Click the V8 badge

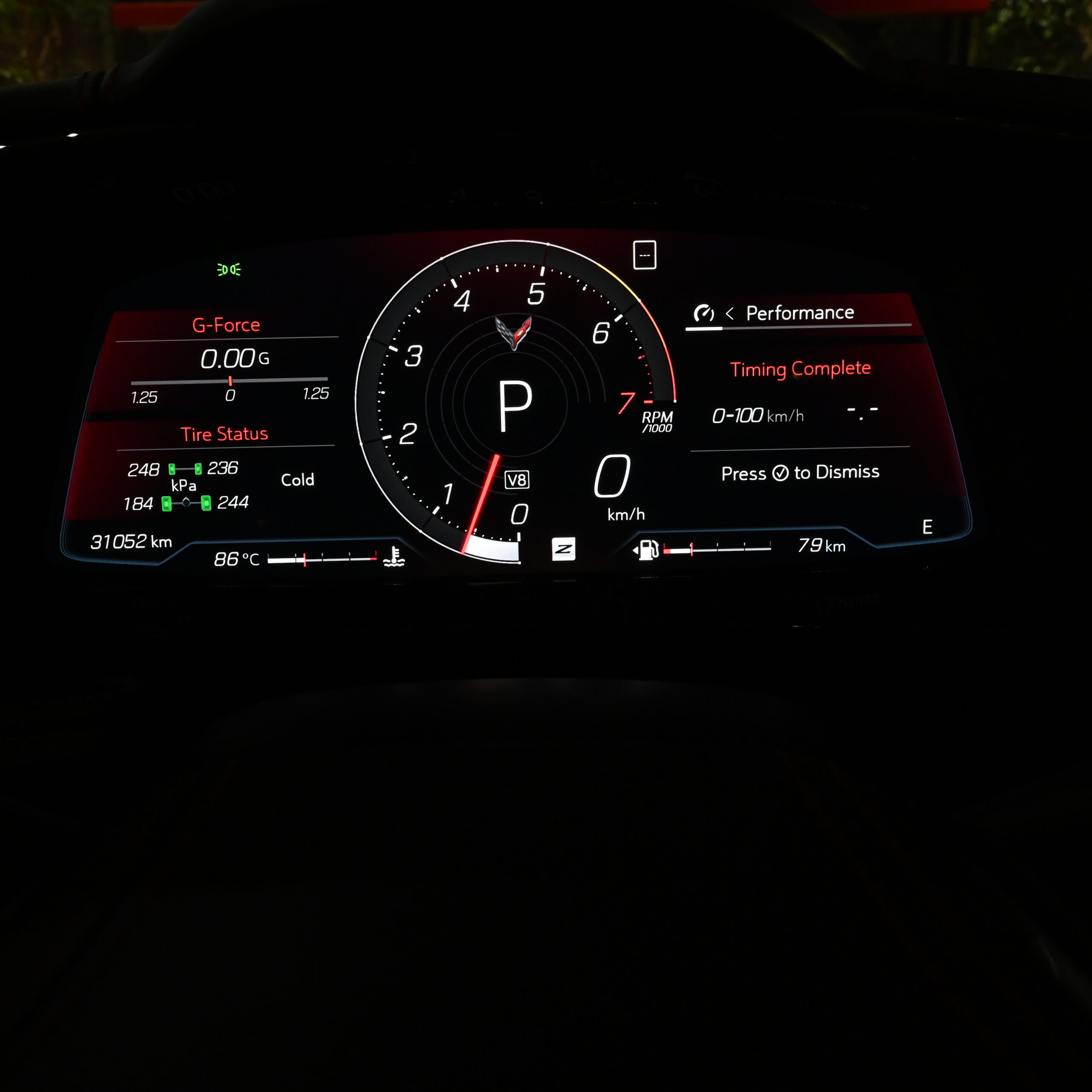(517, 480)
